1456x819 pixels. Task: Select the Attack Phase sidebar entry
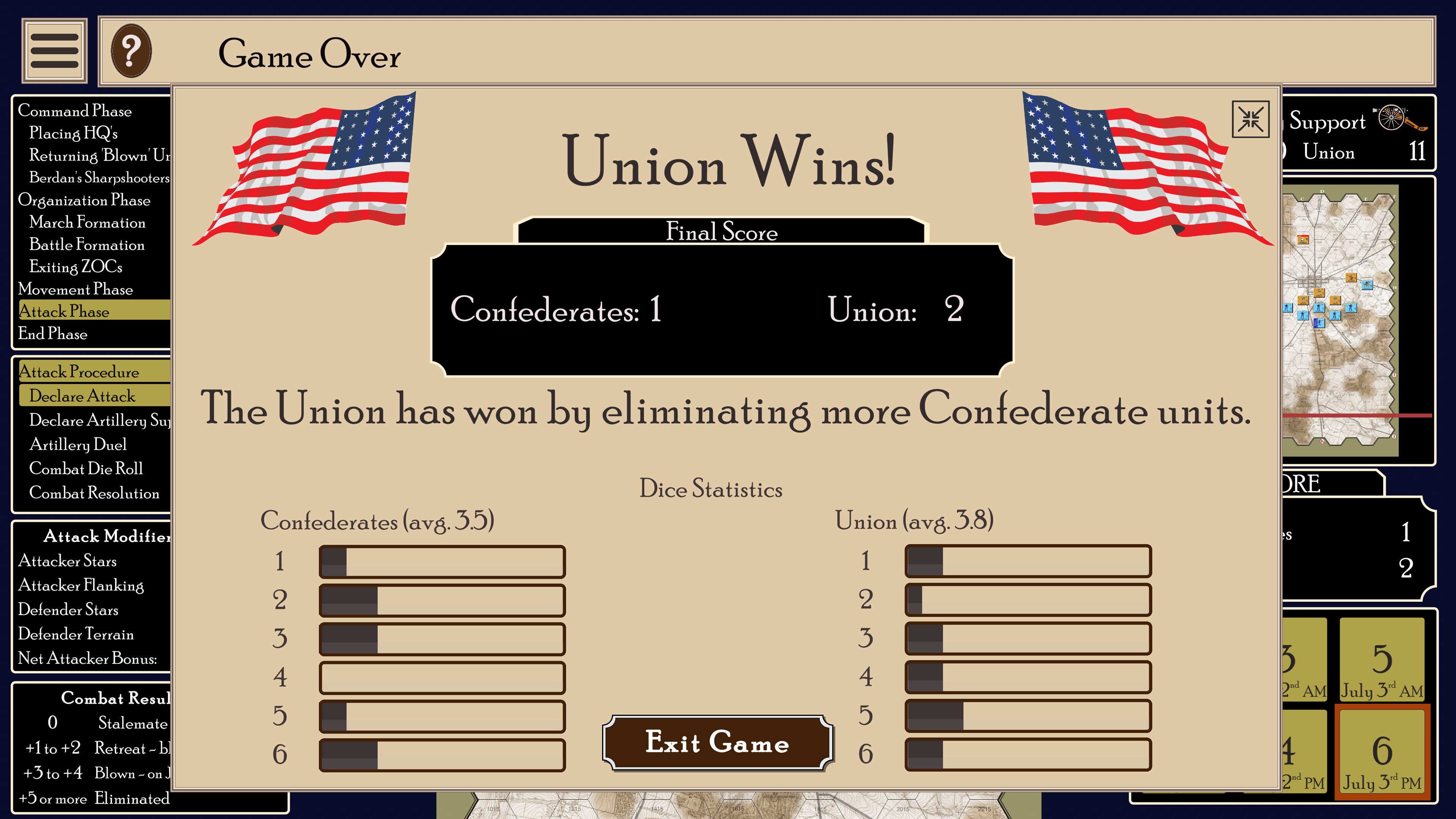pos(64,311)
